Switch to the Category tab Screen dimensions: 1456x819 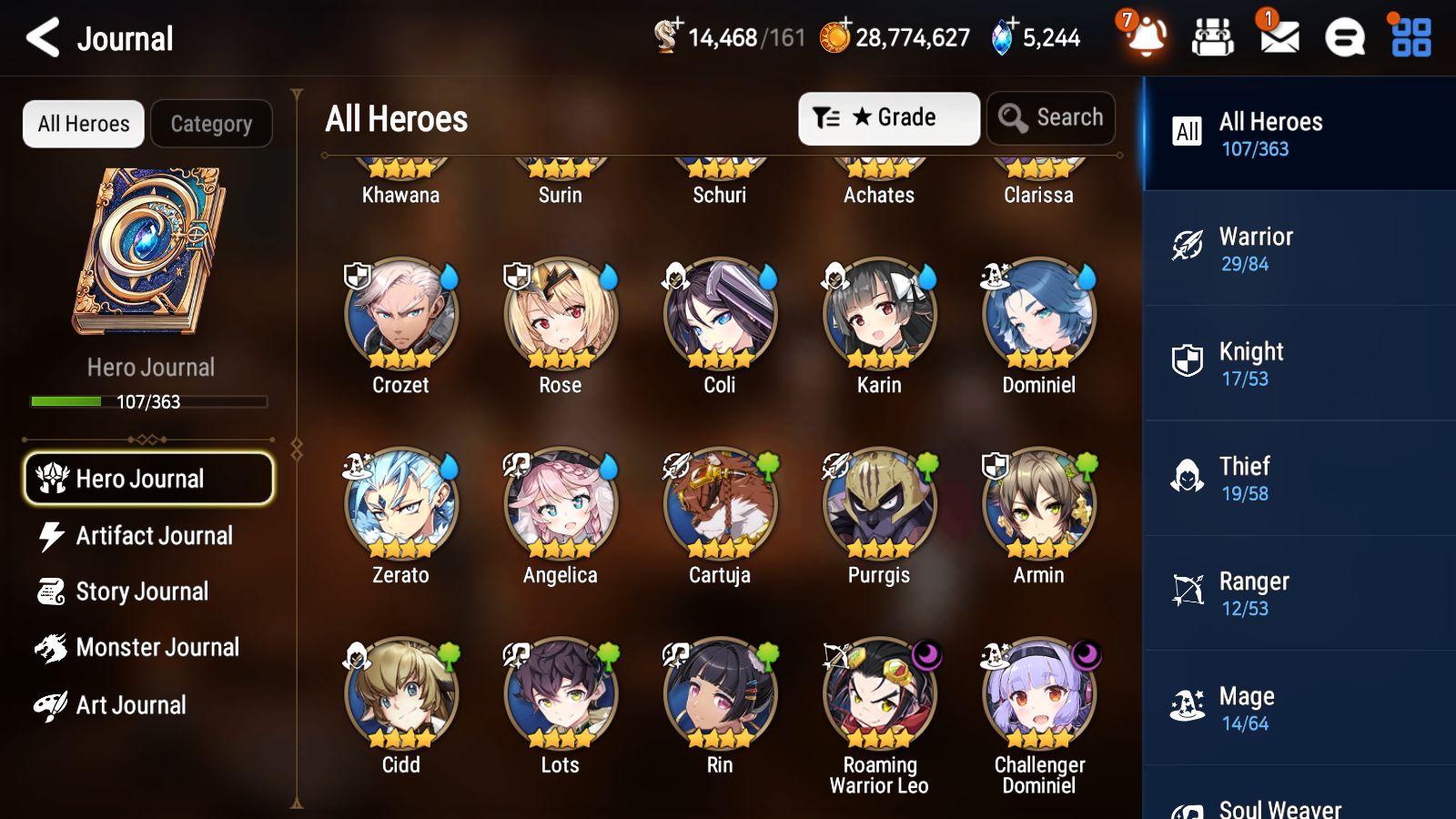pos(211,123)
